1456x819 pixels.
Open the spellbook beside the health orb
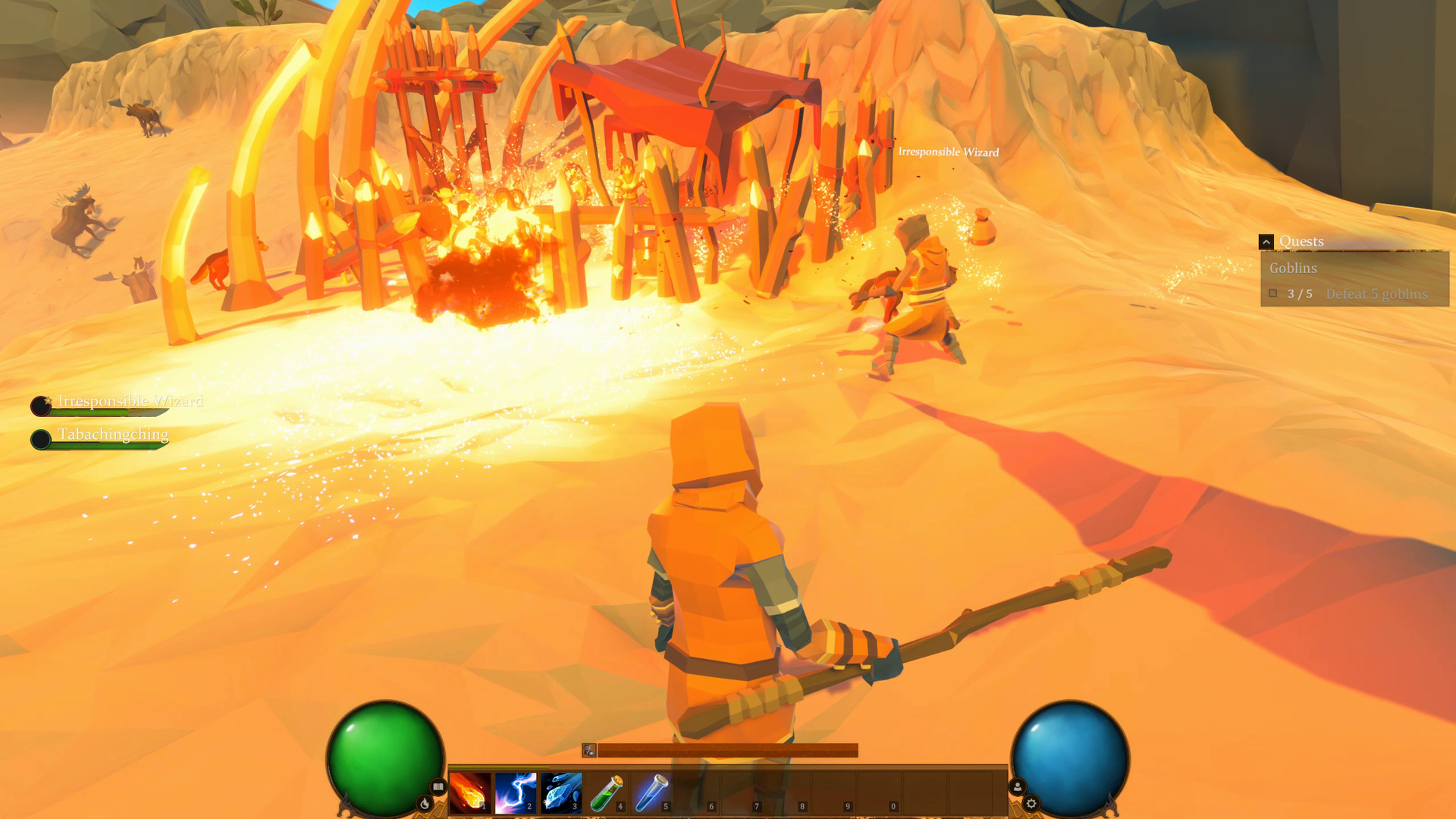tap(438, 785)
